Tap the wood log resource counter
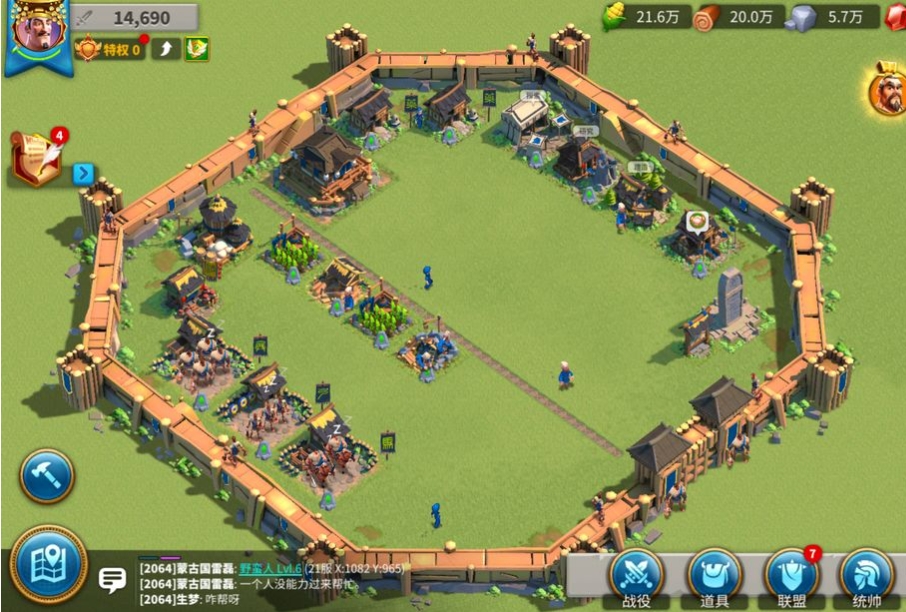The height and width of the screenshot is (612, 906). click(x=739, y=17)
